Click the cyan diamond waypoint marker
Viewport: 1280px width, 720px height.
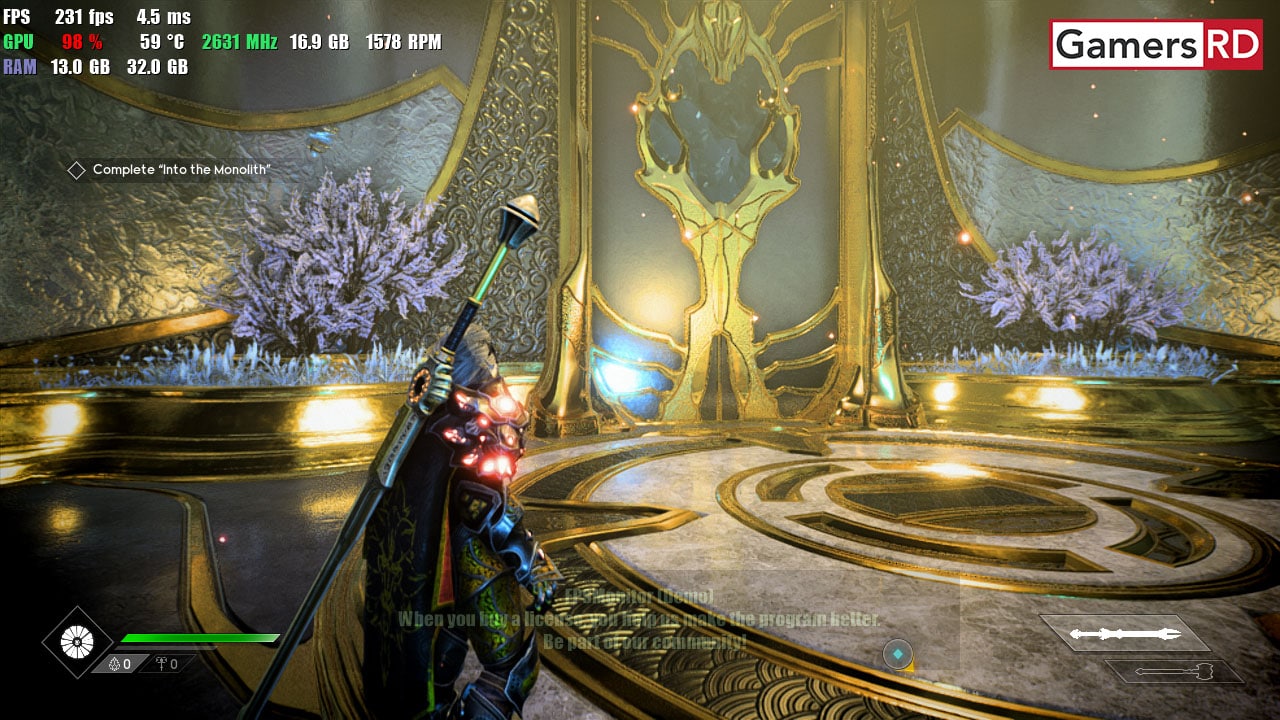(x=898, y=654)
